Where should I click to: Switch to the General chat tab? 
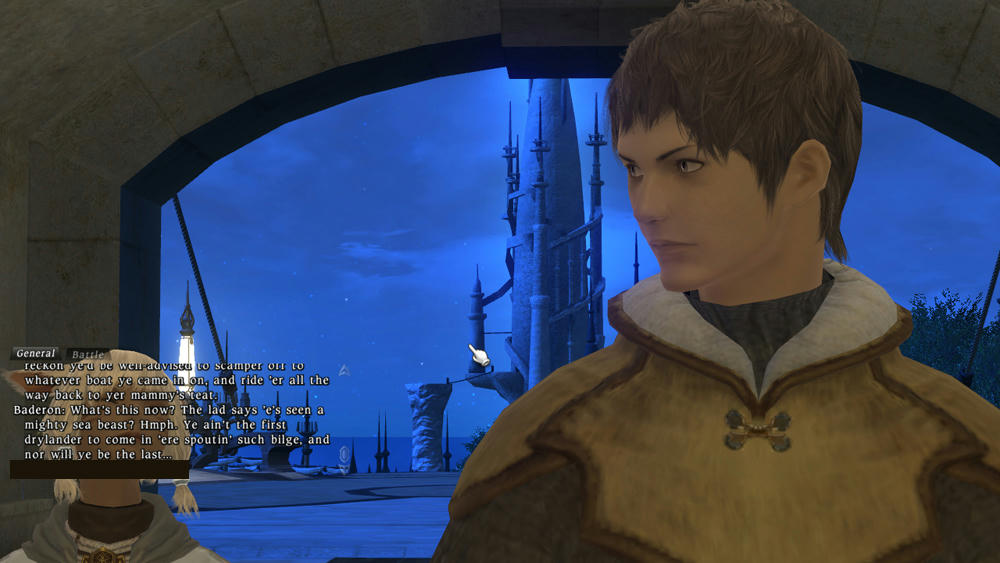coord(35,354)
